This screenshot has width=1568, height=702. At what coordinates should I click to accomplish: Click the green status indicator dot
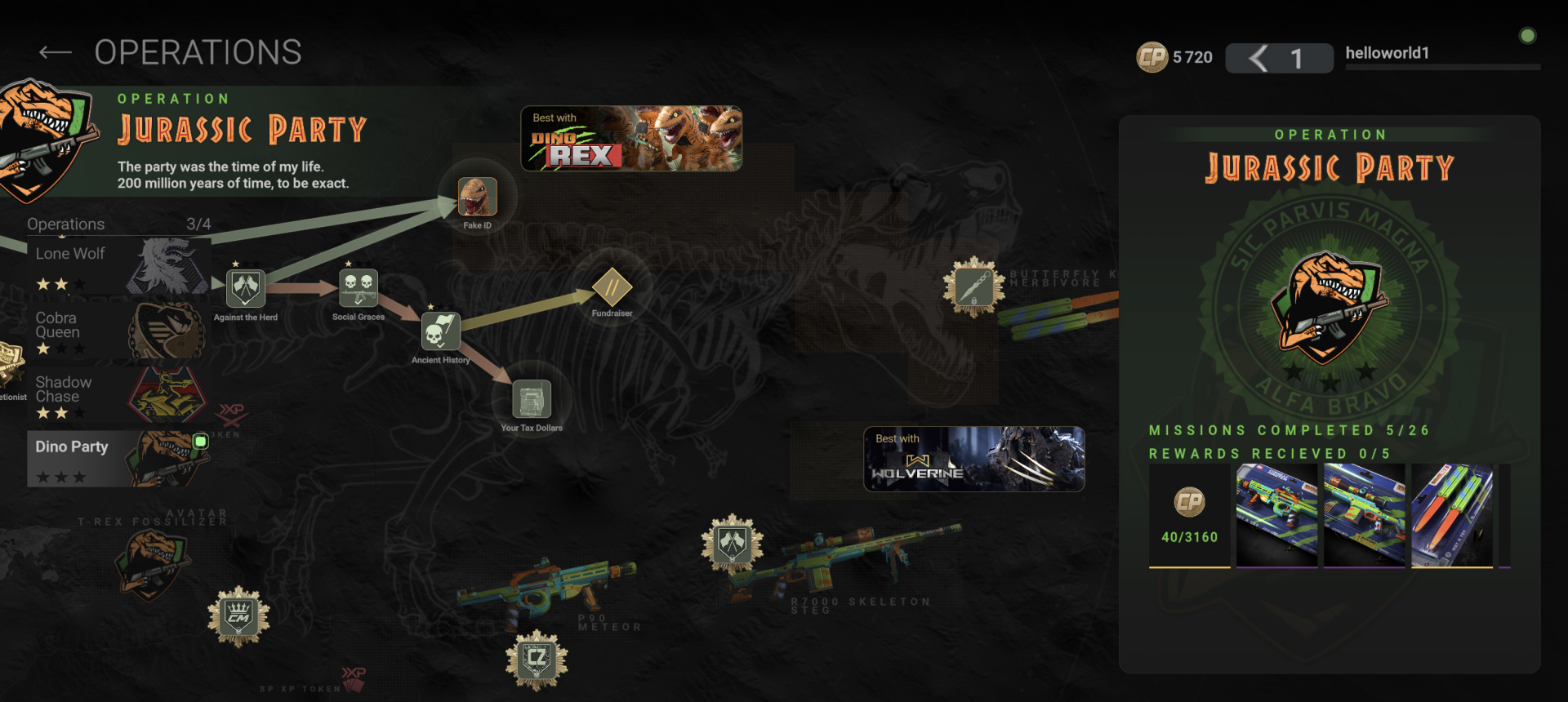(x=1526, y=35)
